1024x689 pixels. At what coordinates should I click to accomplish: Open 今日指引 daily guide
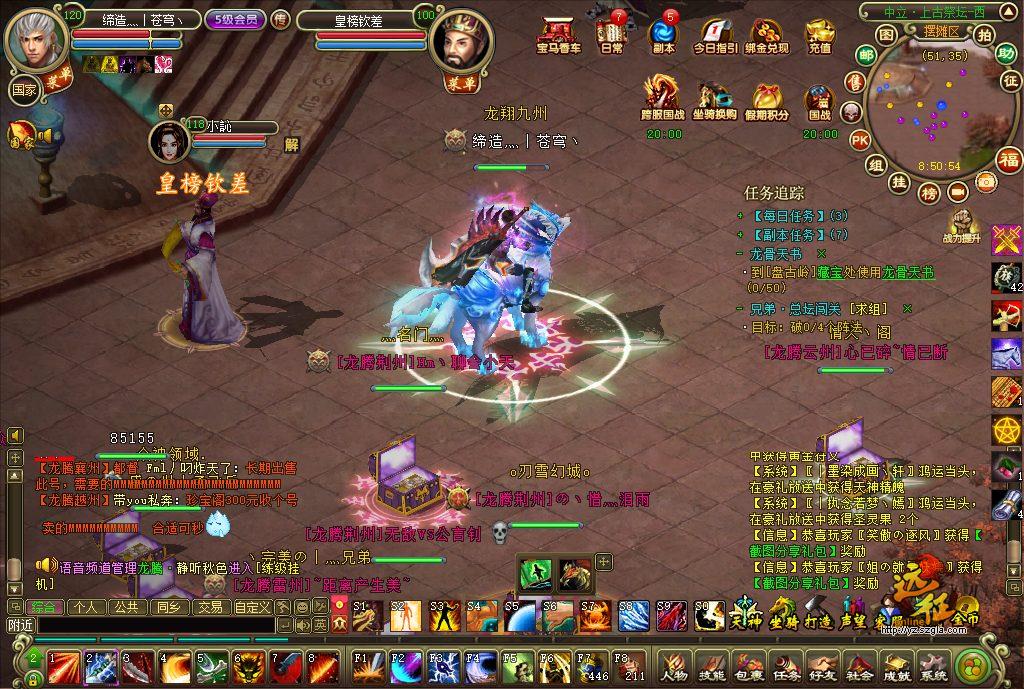pos(715,35)
